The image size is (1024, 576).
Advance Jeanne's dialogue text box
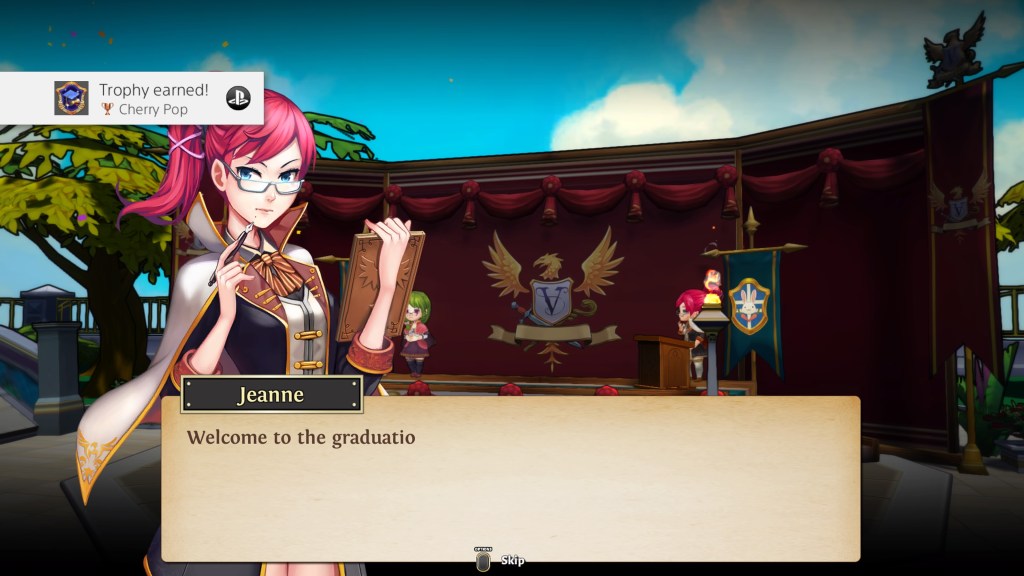tap(510, 478)
